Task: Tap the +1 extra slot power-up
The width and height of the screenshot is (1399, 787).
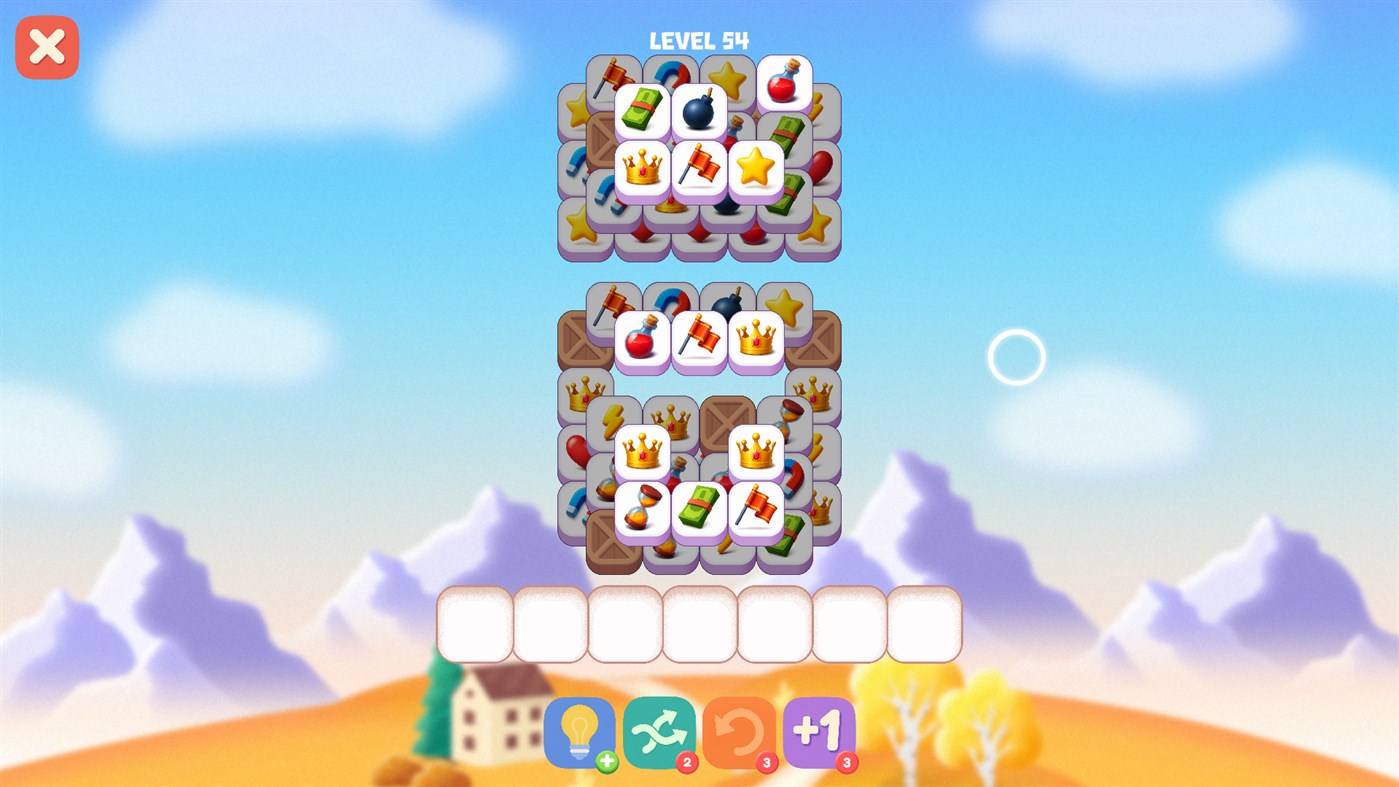Action: [820, 732]
